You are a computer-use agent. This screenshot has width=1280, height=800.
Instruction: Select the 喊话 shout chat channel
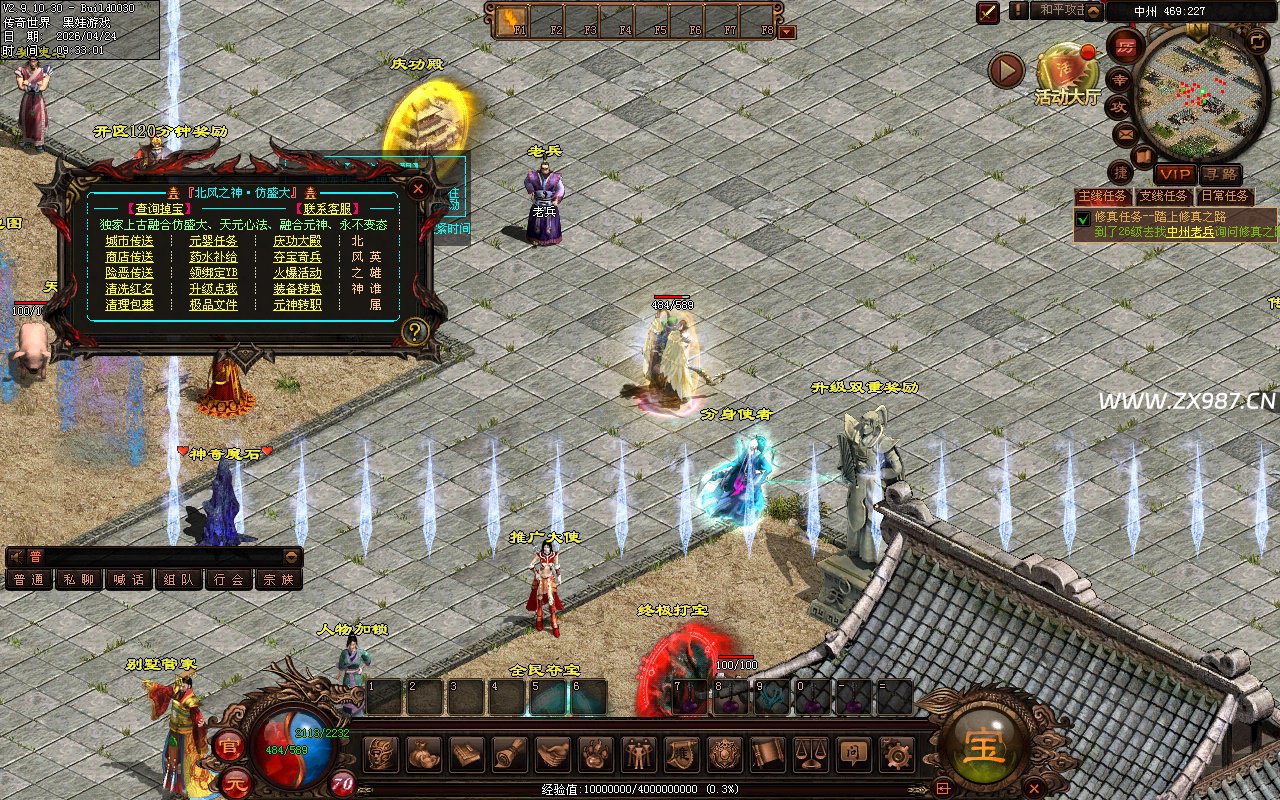pos(129,579)
